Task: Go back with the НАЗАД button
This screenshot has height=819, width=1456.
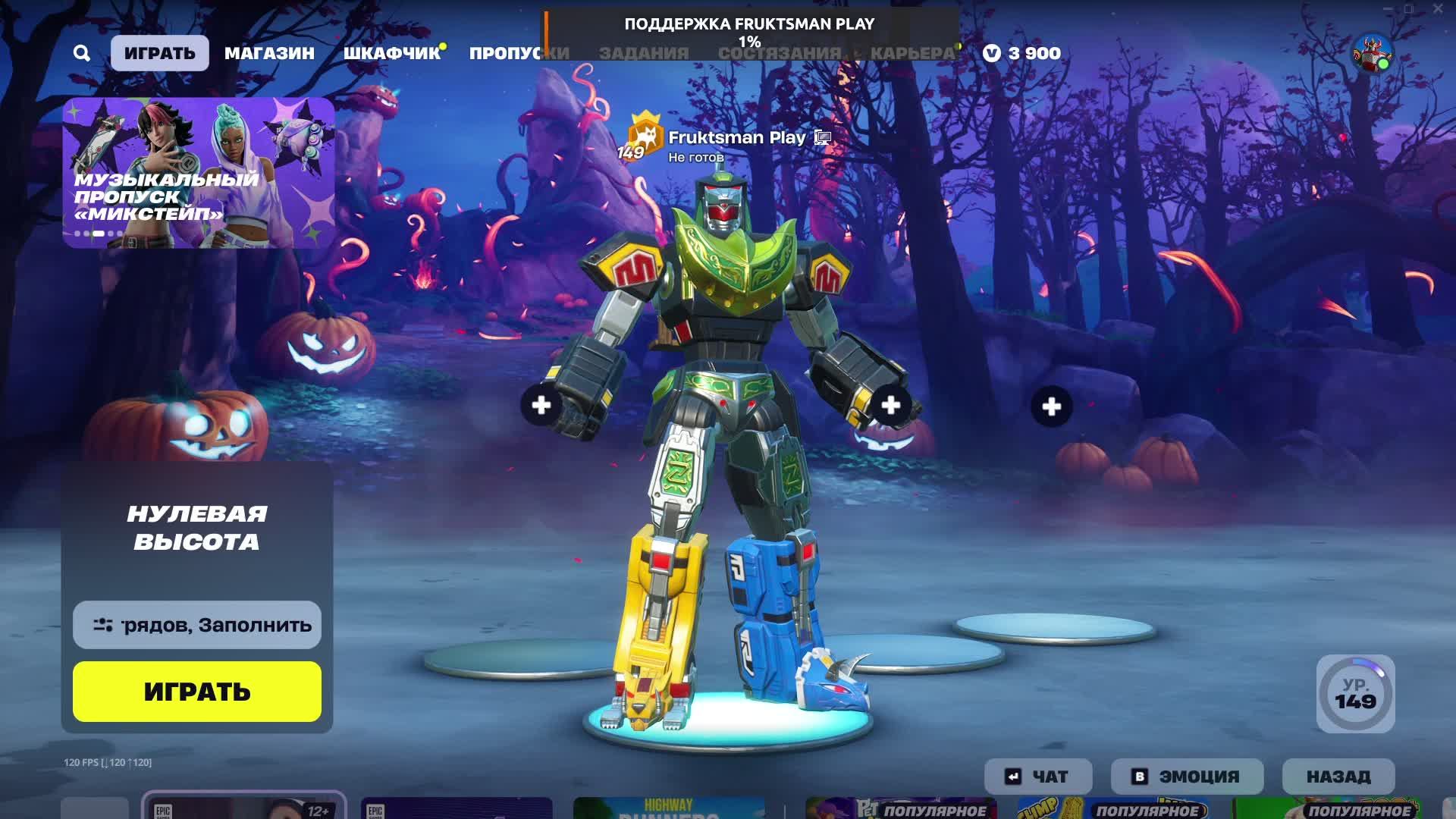Action: 1338,777
